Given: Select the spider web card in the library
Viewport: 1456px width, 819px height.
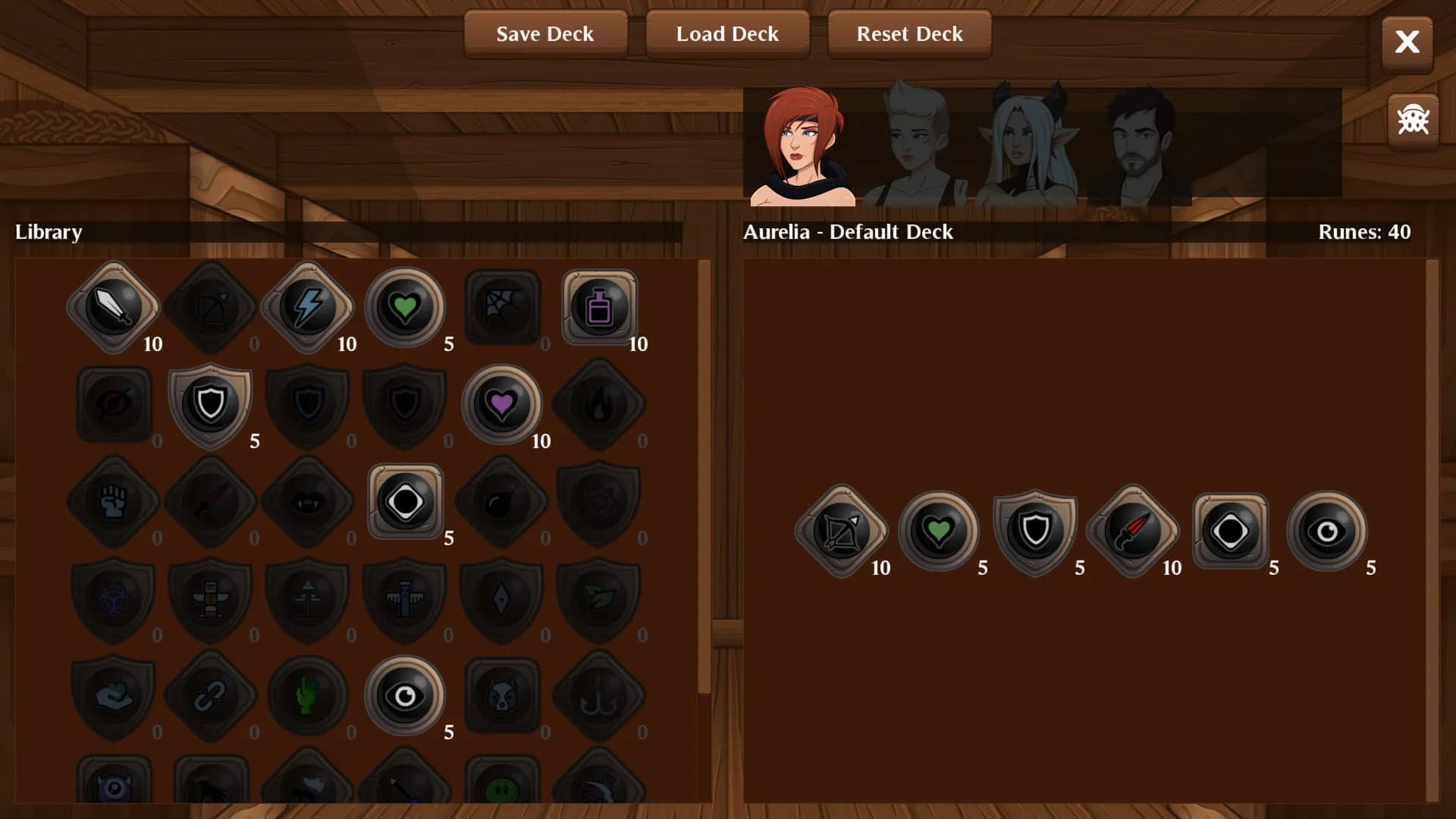Looking at the screenshot, I should tap(502, 307).
